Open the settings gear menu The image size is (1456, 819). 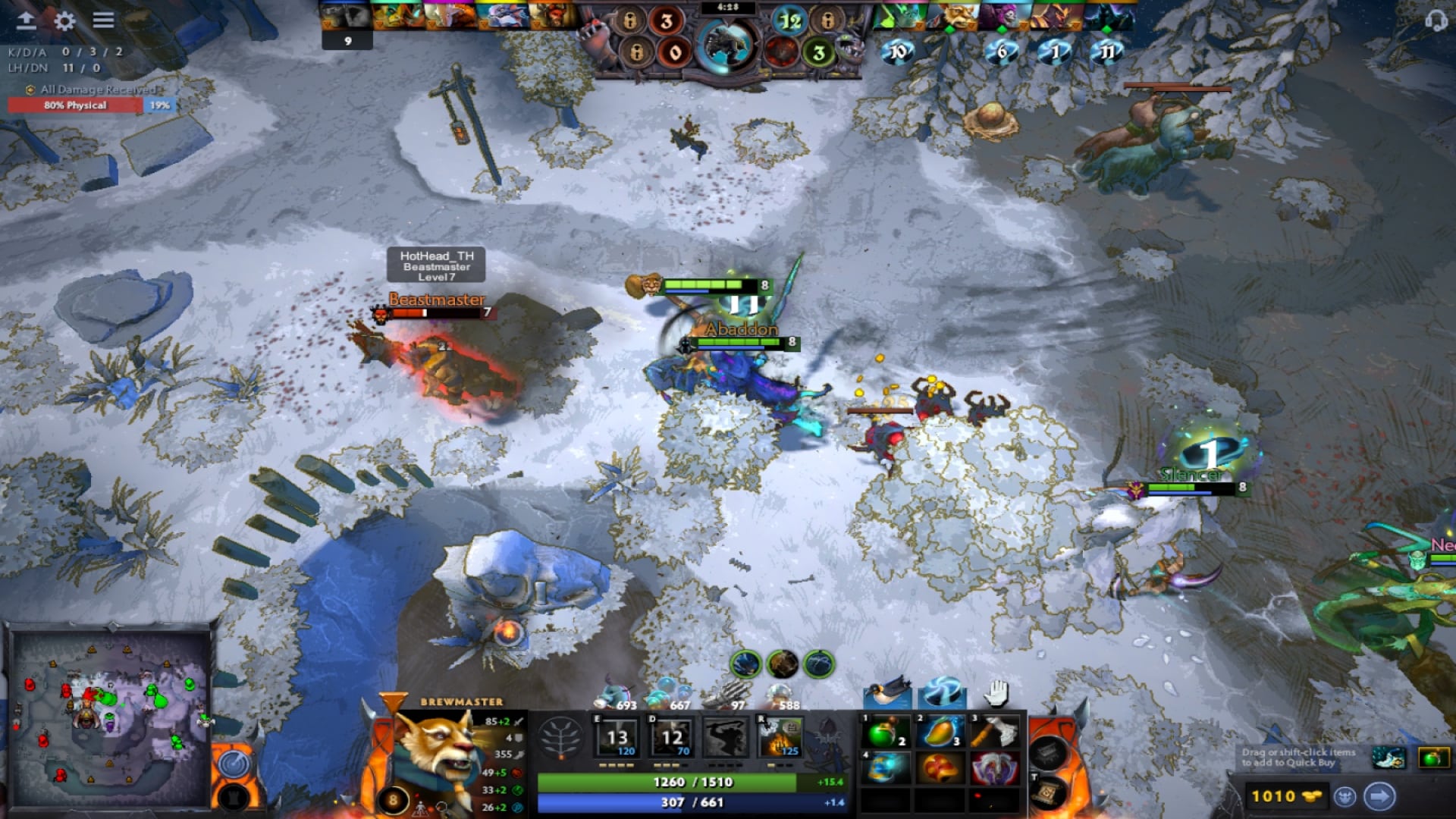pyautogui.click(x=64, y=22)
